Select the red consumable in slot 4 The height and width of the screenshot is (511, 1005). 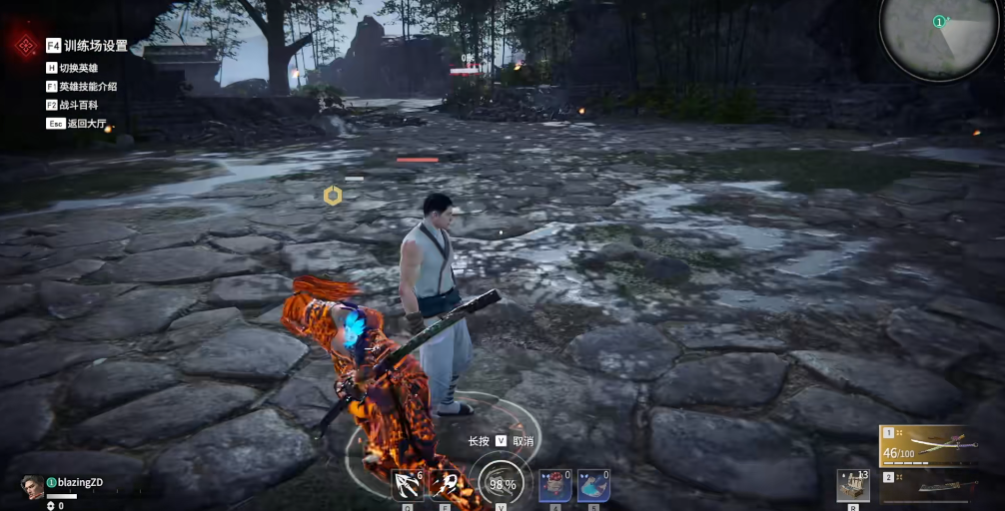555,485
